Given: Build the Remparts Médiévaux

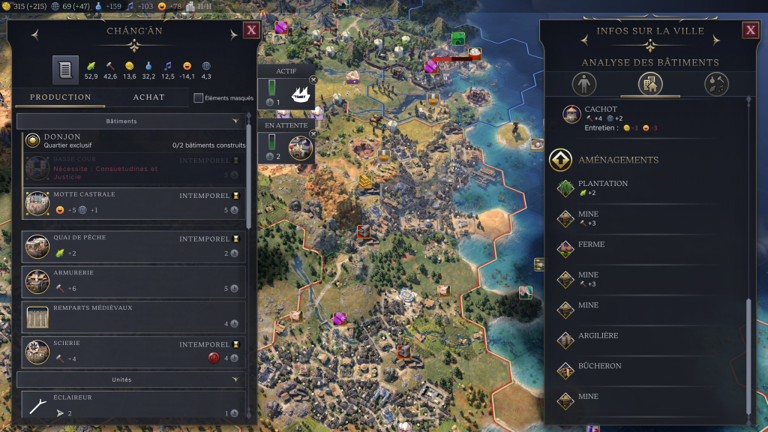Looking at the screenshot, I should (x=130, y=316).
